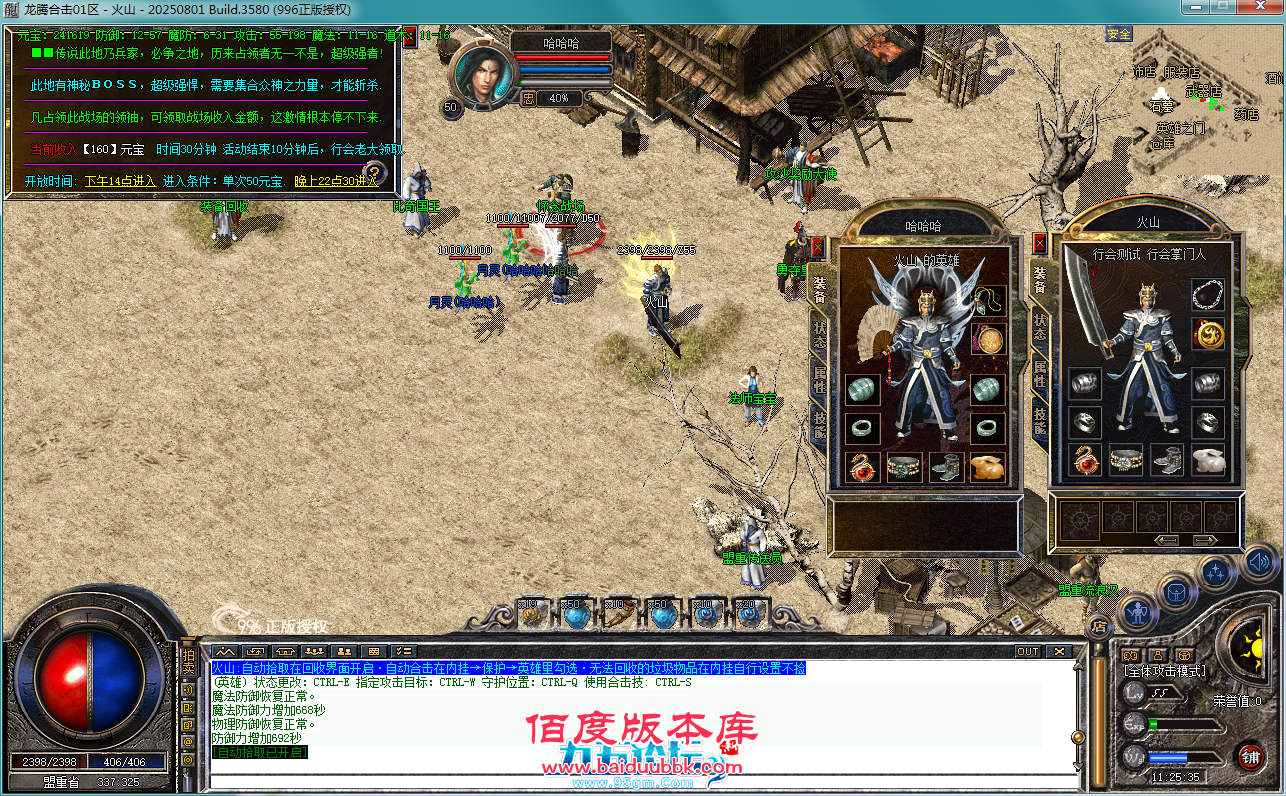Select the house icon in the chat toolbar
Viewport: 1286px width, 796px height.
pos(283,650)
